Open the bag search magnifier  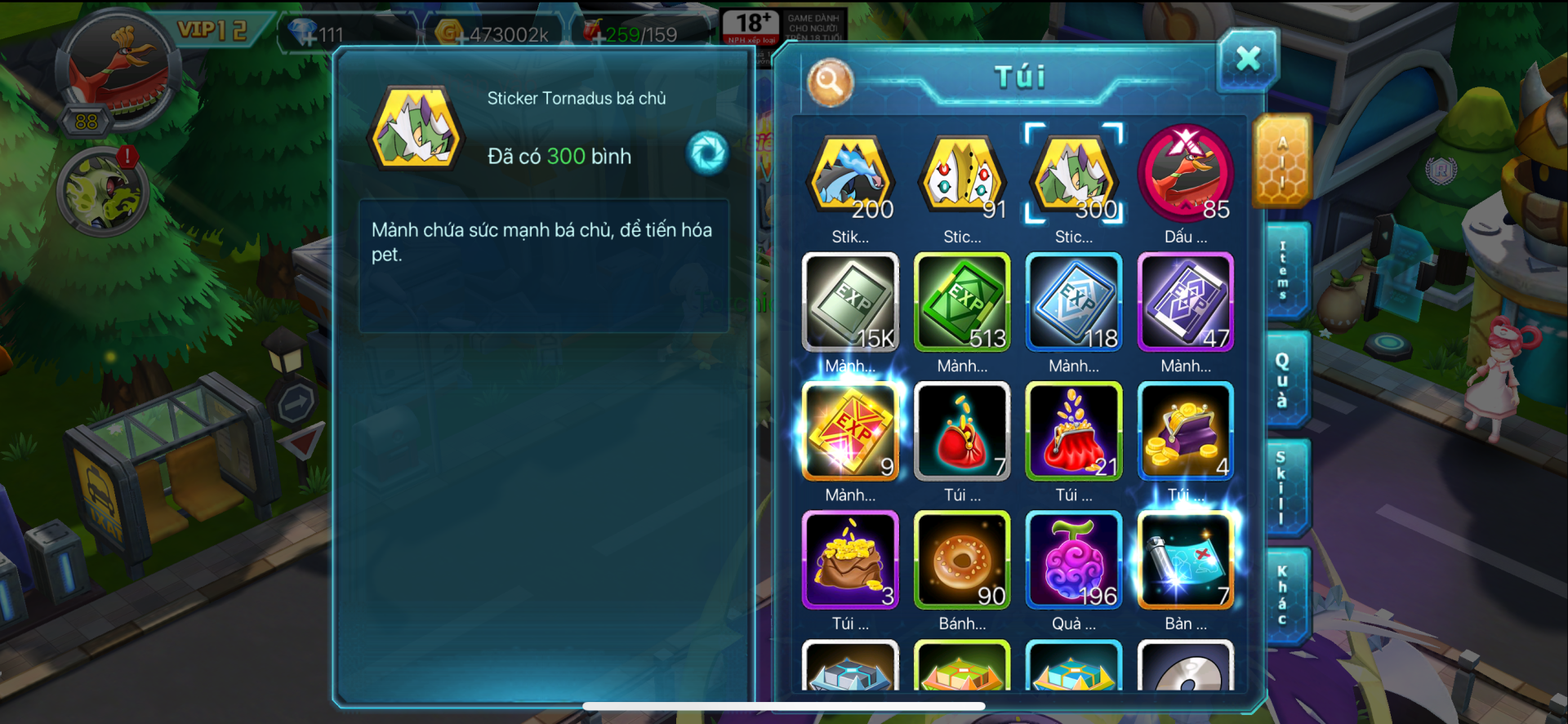830,82
